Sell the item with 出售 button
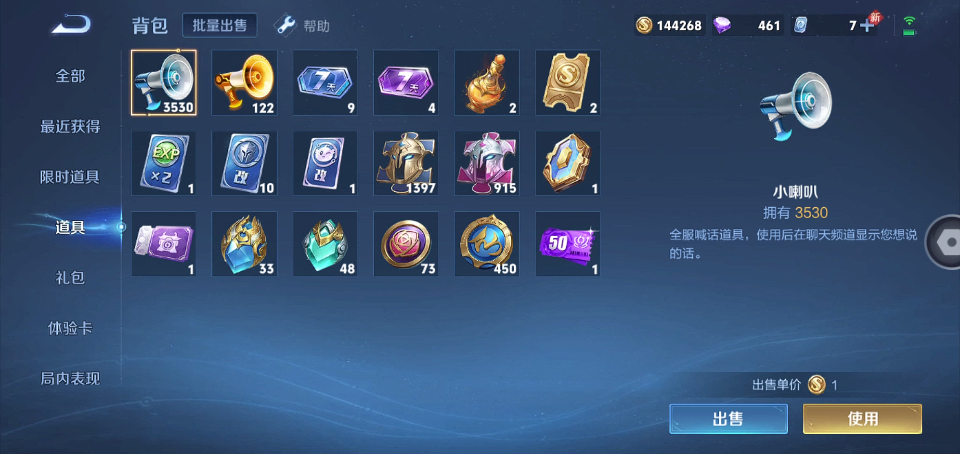This screenshot has height=454, width=960. 728,419
